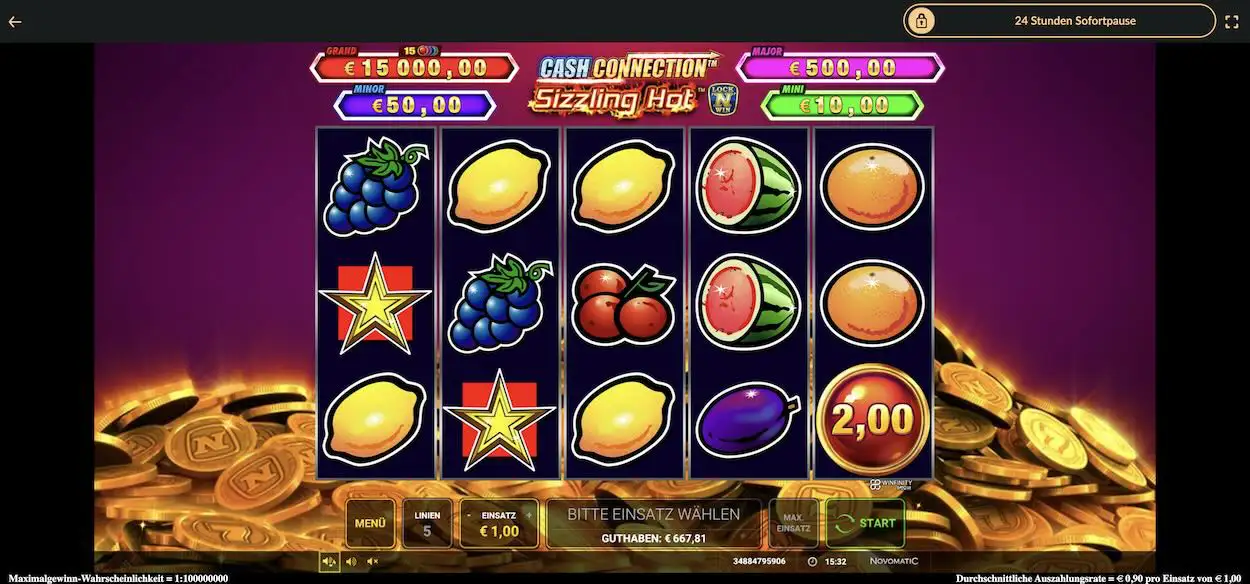Go back with the top-left arrow
This screenshot has height=584, width=1250.
[x=15, y=21]
